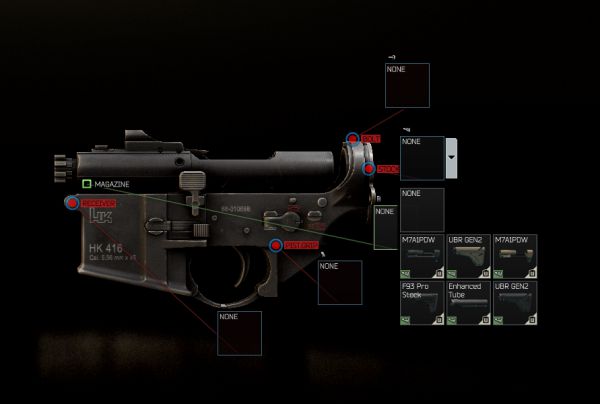The height and width of the screenshot is (404, 600).
Task: Select the F93 Pro Stock item
Action: tap(421, 304)
